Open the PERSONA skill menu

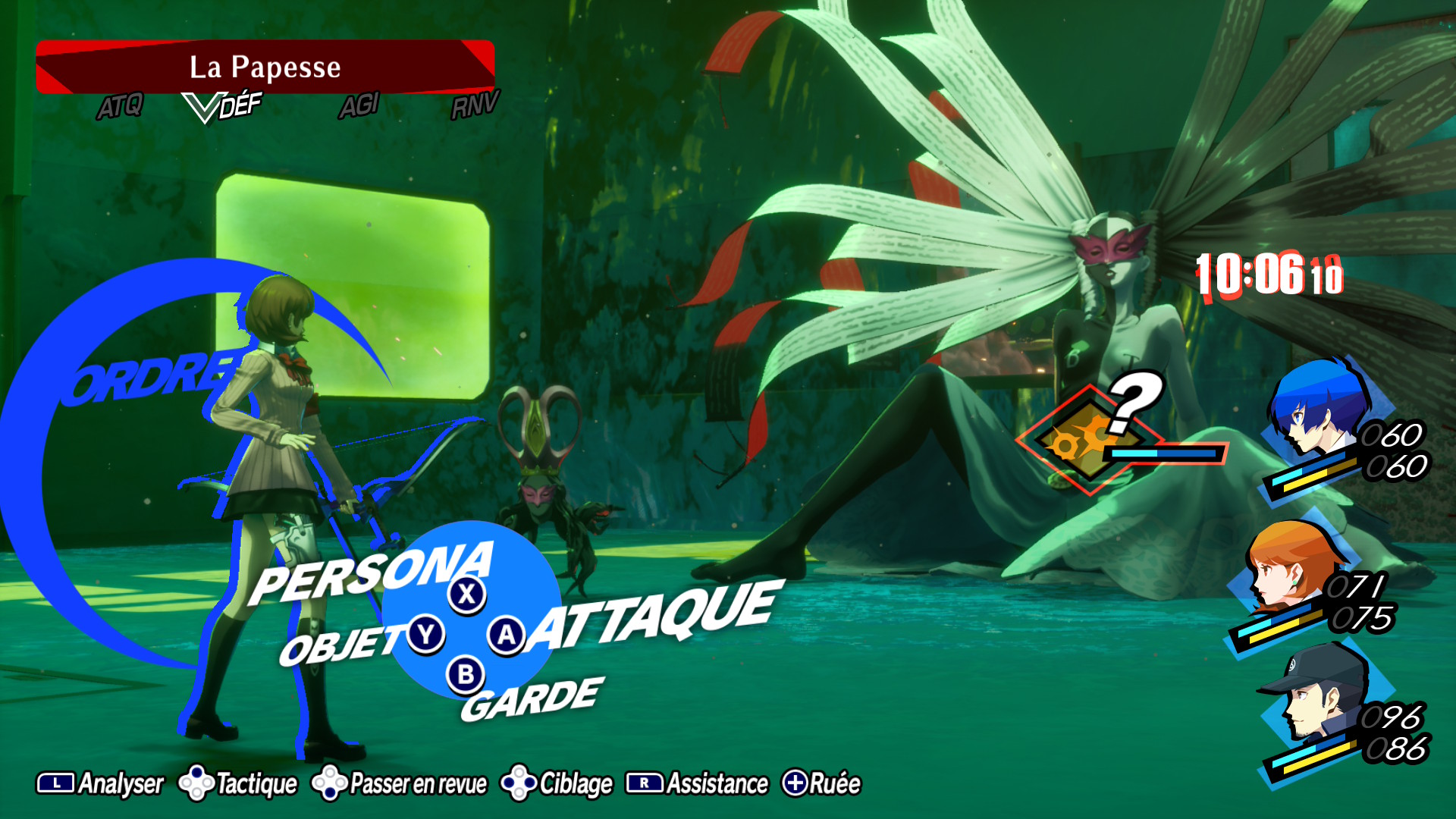point(373,574)
